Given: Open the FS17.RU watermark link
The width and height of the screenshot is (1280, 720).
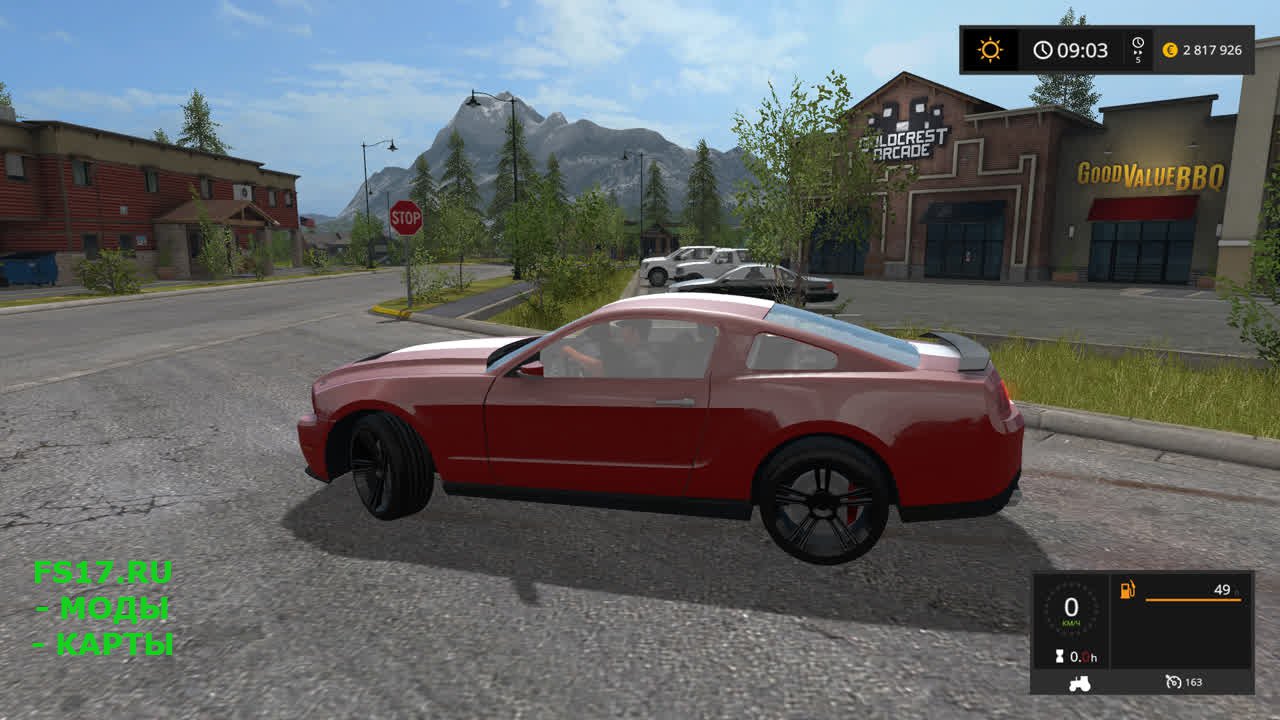Looking at the screenshot, I should pyautogui.click(x=103, y=573).
